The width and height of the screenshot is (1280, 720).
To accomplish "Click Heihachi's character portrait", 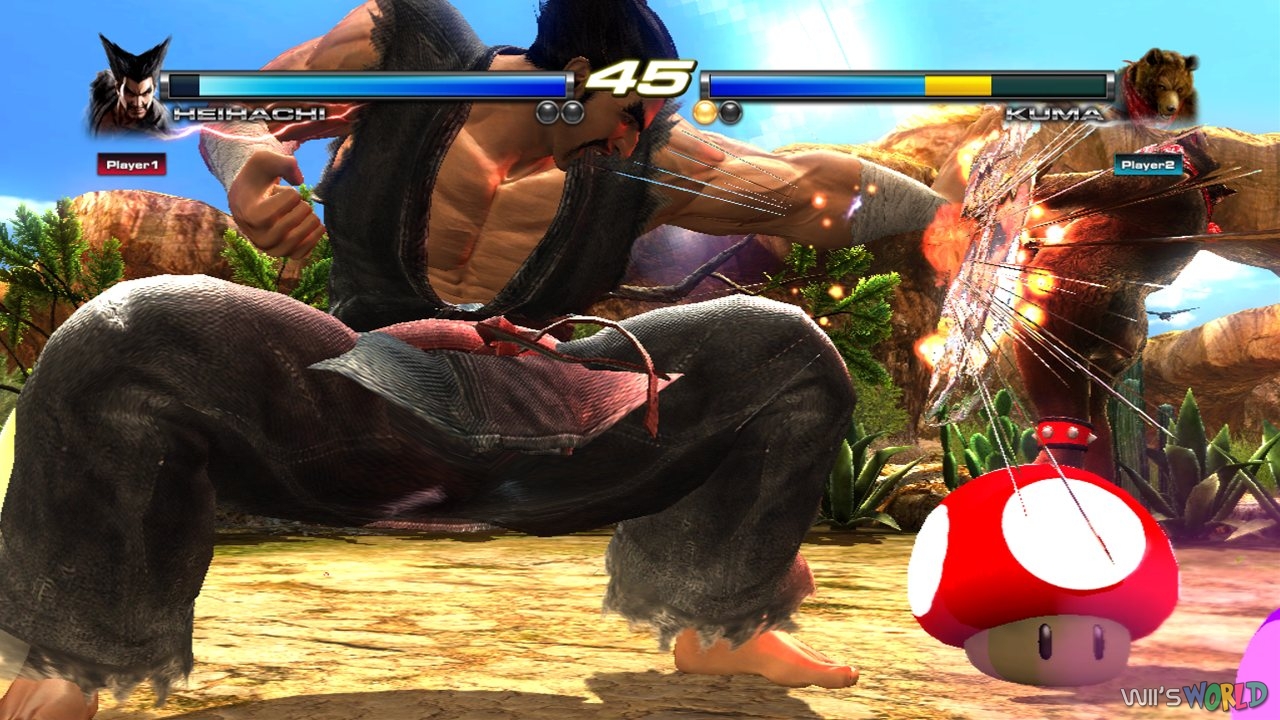I will (122, 80).
